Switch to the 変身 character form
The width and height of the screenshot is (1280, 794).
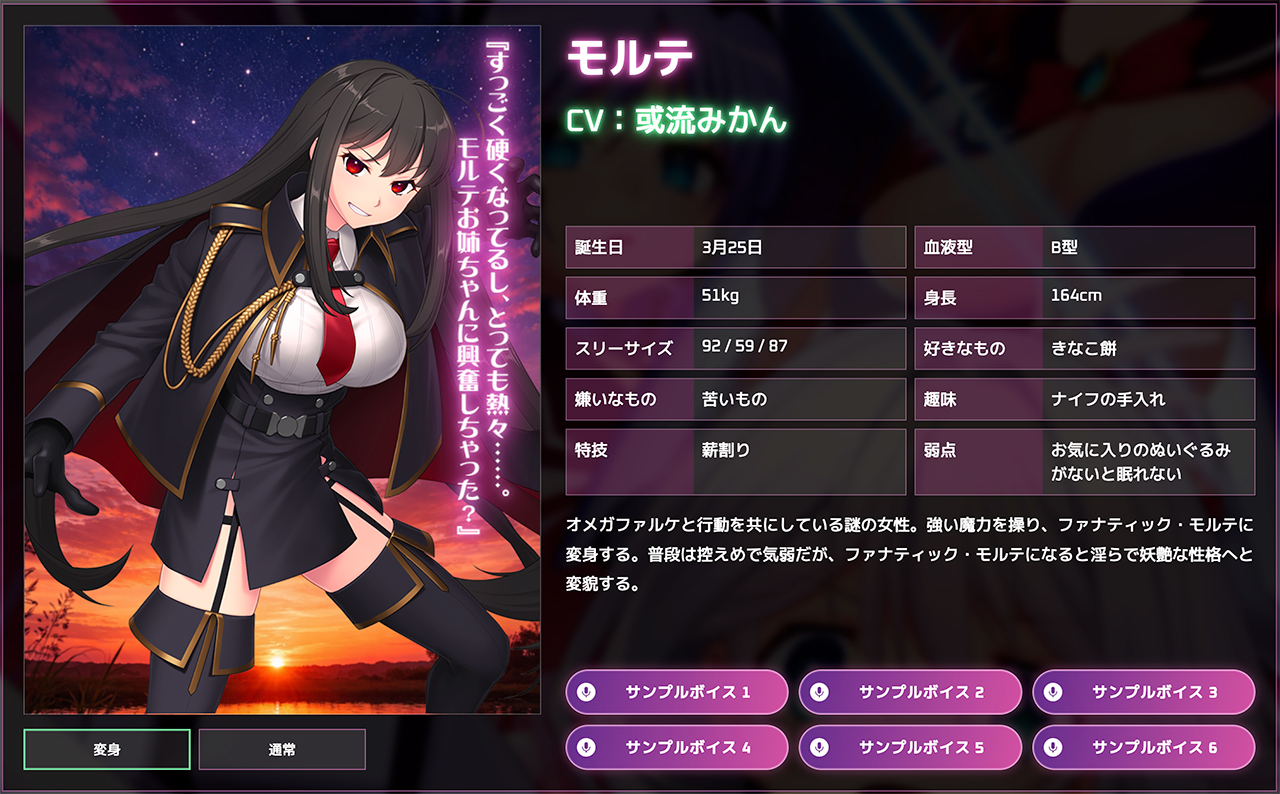click(107, 749)
